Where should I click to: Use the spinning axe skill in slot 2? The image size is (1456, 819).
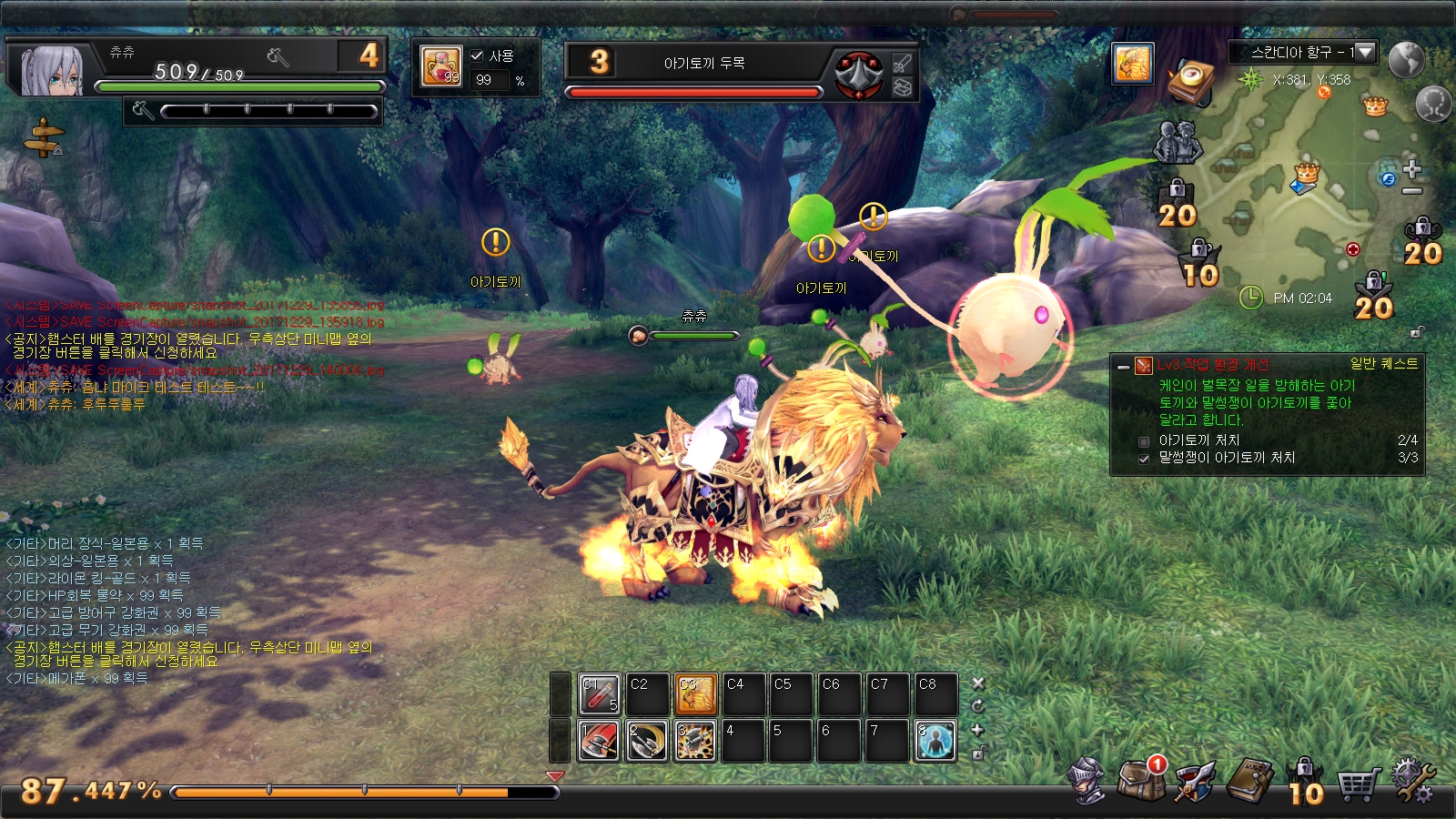point(648,741)
